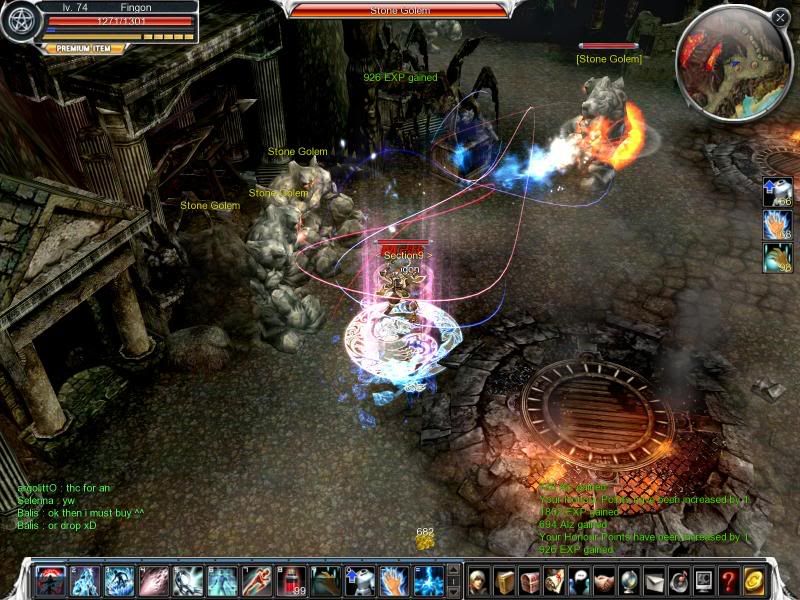
Task: Open the quest scroll icon
Action: tap(555, 580)
